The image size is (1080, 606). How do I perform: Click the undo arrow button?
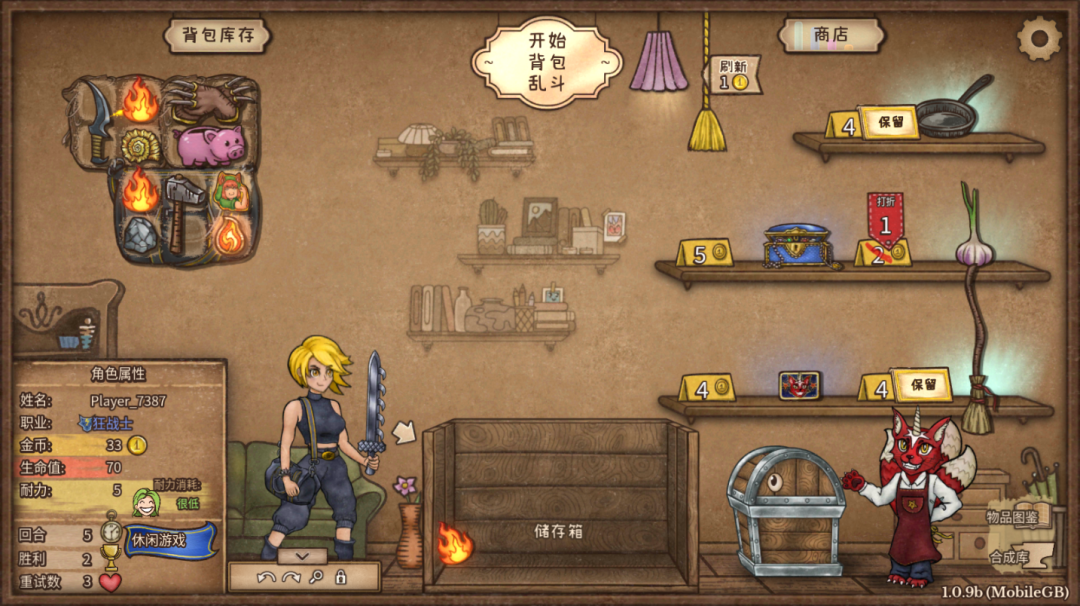pyautogui.click(x=265, y=577)
